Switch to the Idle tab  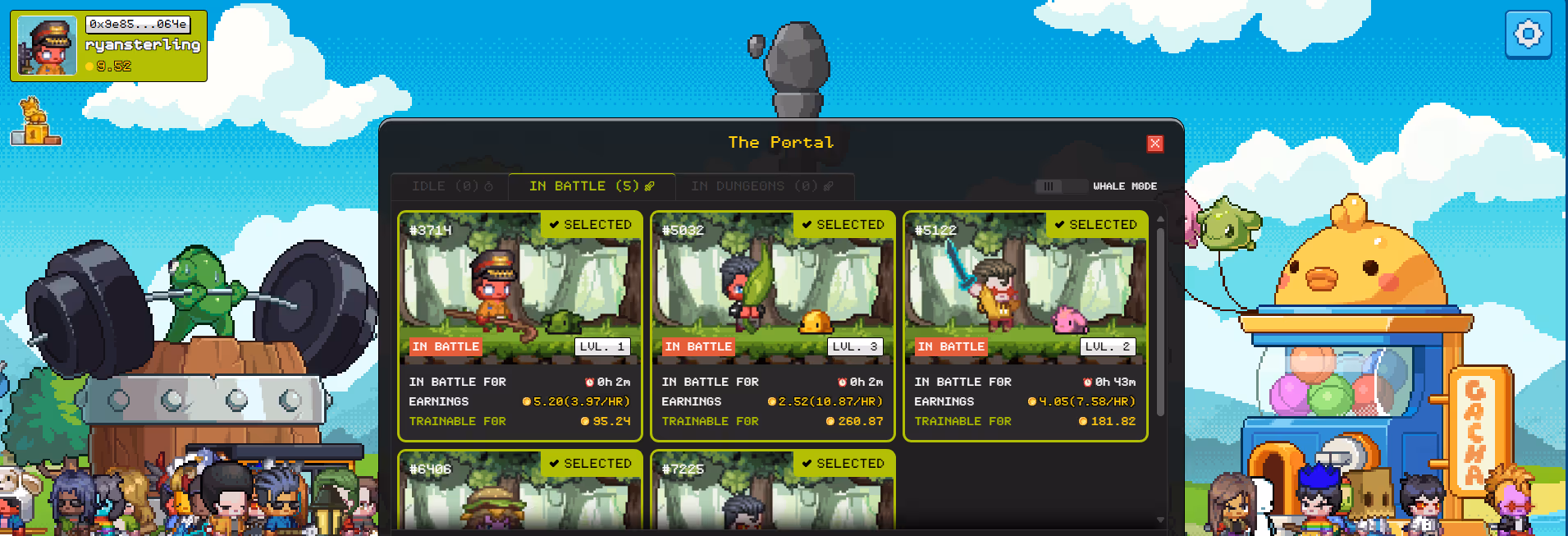(450, 186)
